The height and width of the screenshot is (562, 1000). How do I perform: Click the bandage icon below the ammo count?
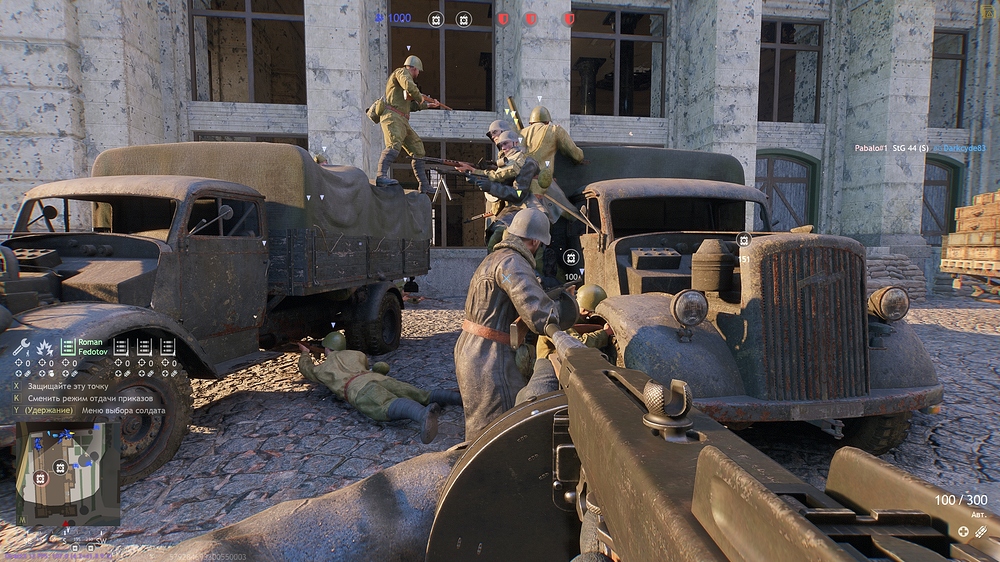pyautogui.click(x=981, y=532)
